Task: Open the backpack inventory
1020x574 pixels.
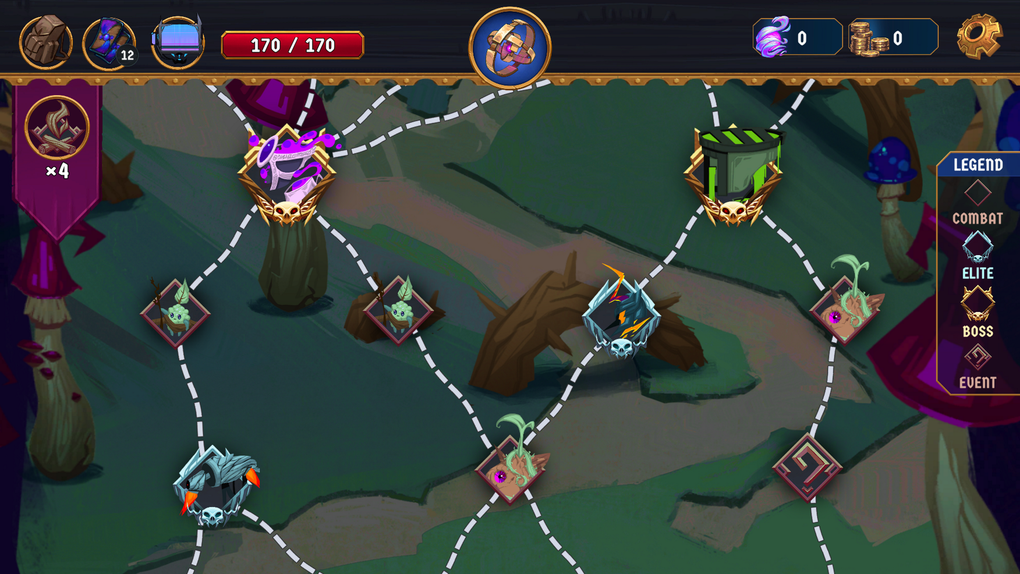Action: tap(45, 43)
